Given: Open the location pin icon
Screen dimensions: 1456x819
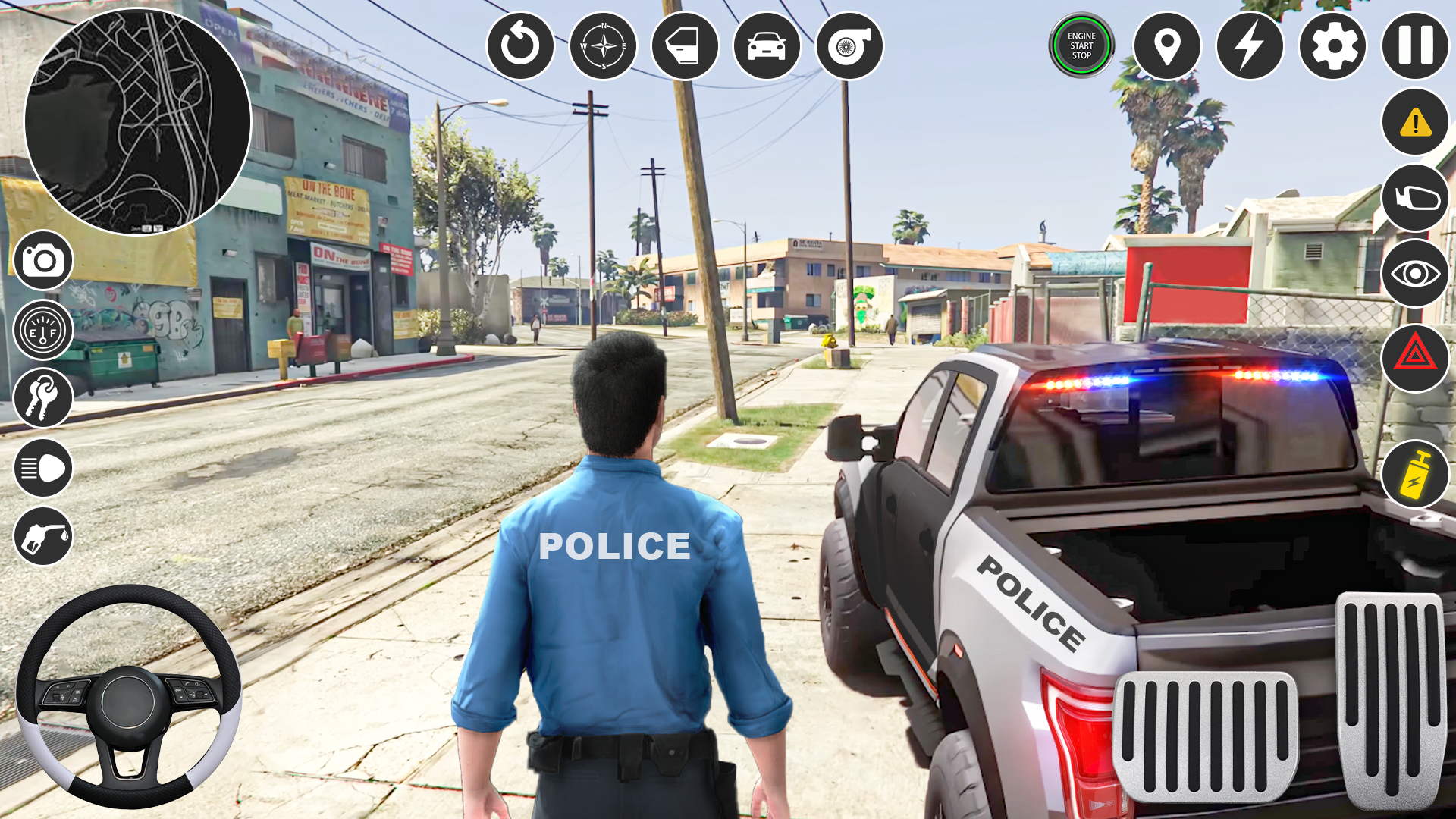Looking at the screenshot, I should pyautogui.click(x=1168, y=47).
